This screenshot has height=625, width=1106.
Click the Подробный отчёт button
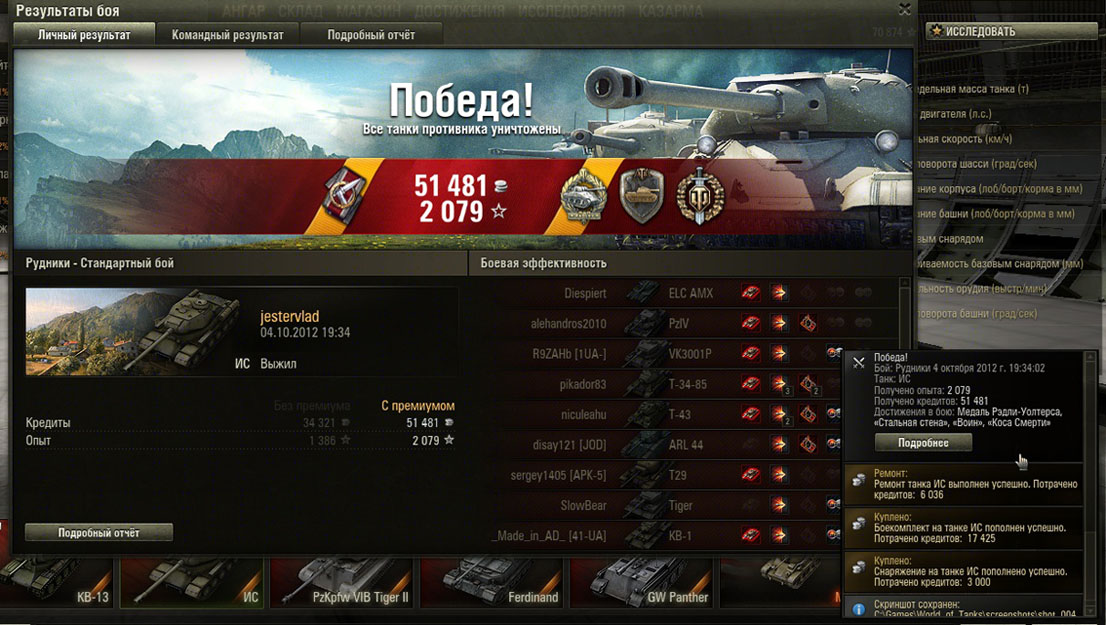[98, 533]
